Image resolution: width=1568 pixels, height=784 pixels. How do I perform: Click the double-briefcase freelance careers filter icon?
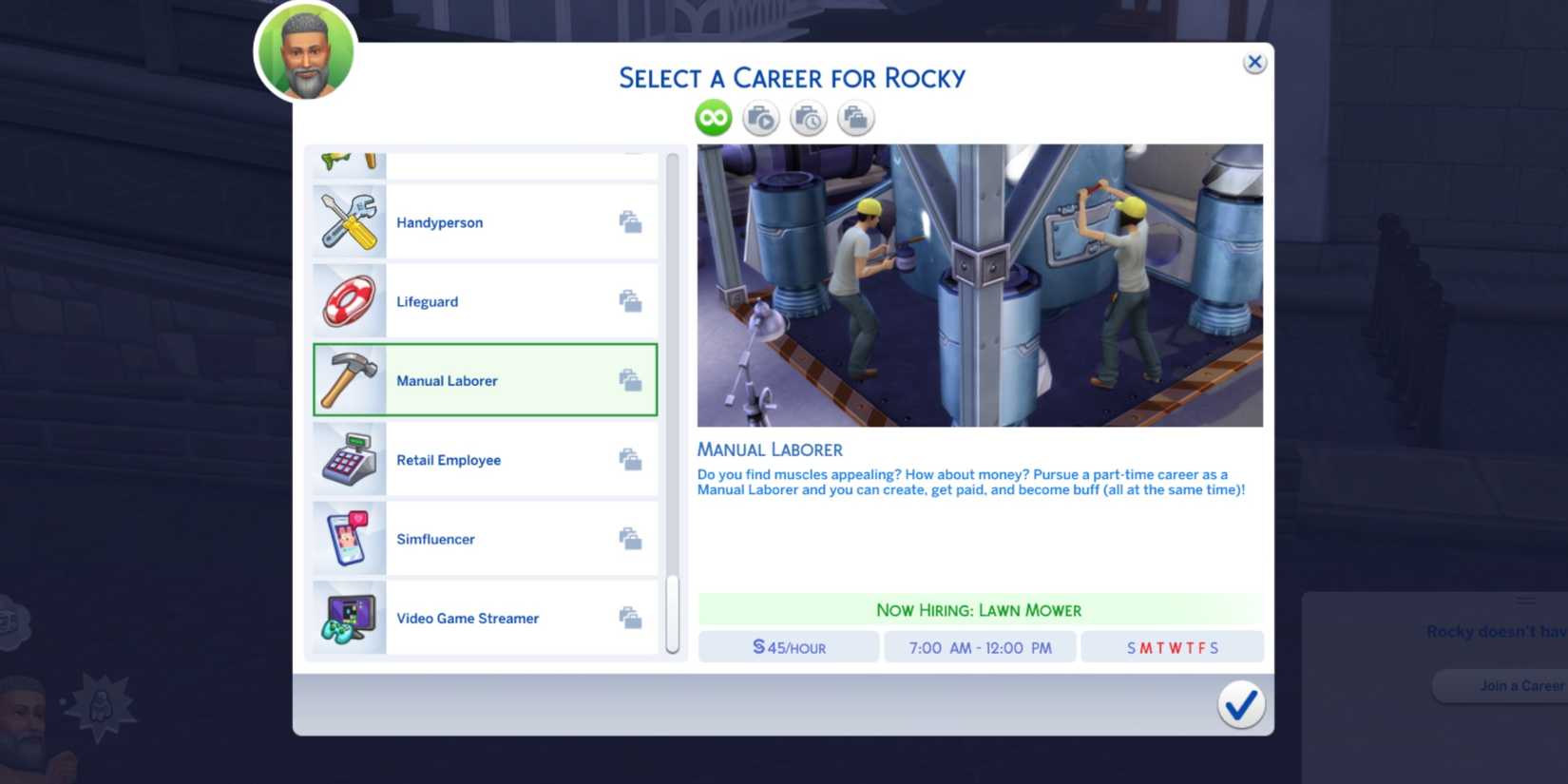(854, 117)
